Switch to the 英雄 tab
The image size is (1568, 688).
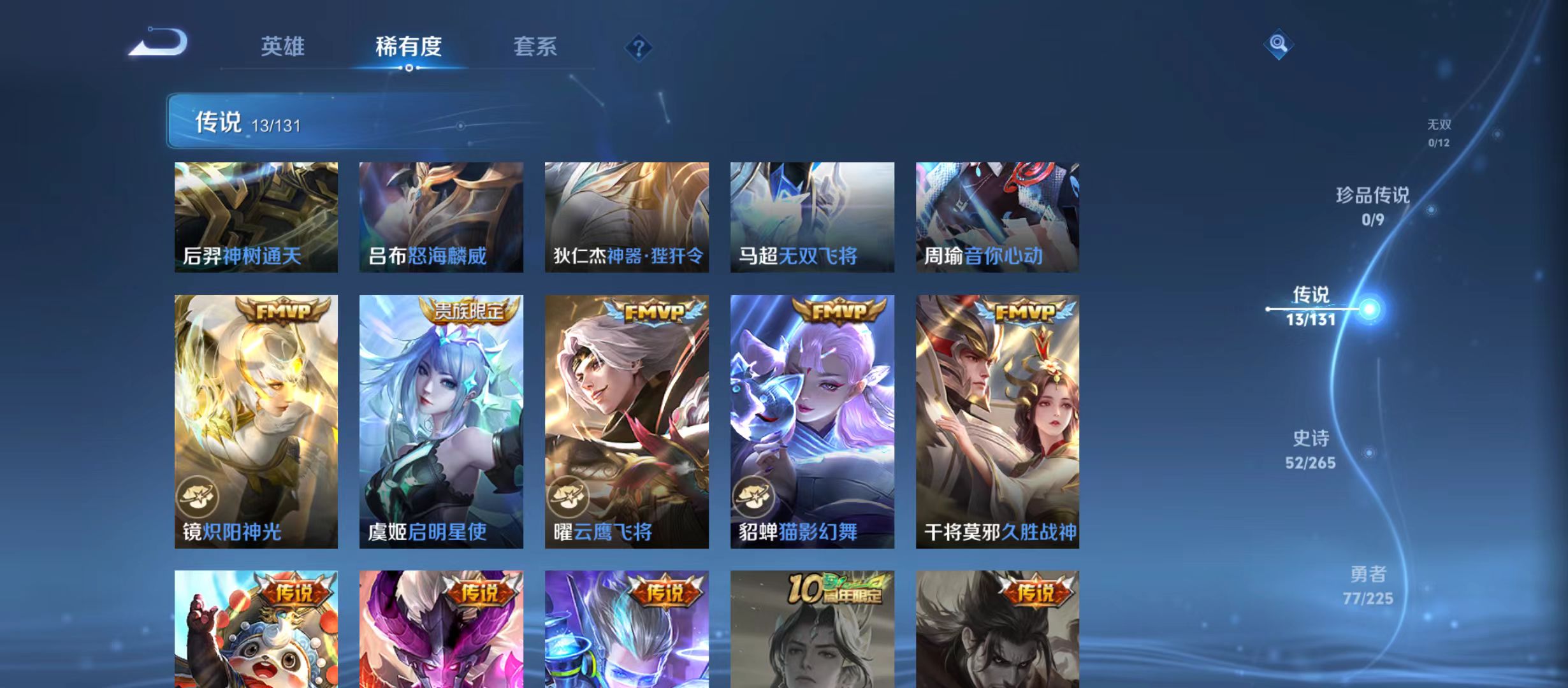pyautogui.click(x=283, y=47)
